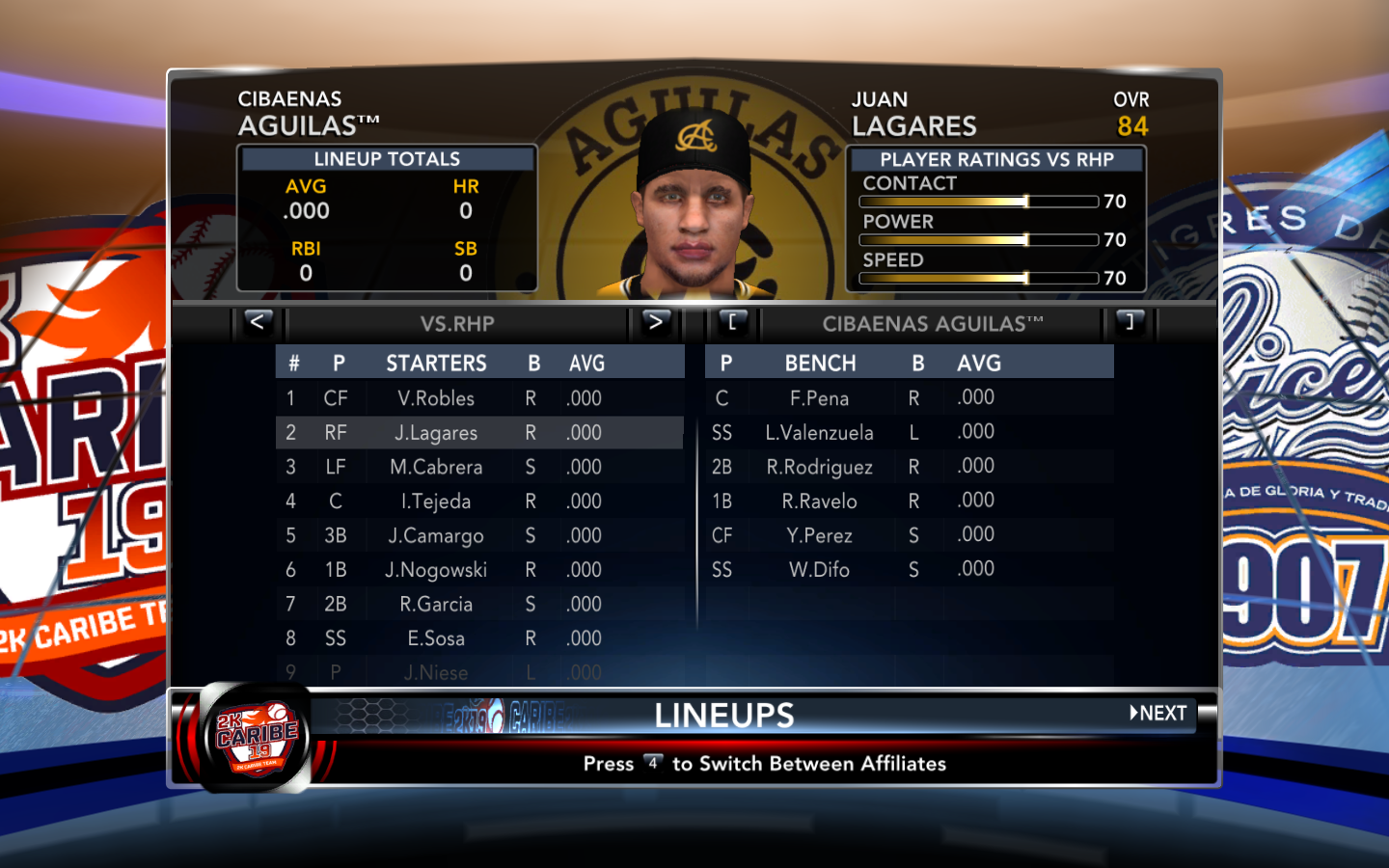
Task: Select starter M.Cabrera
Action: 436,468
